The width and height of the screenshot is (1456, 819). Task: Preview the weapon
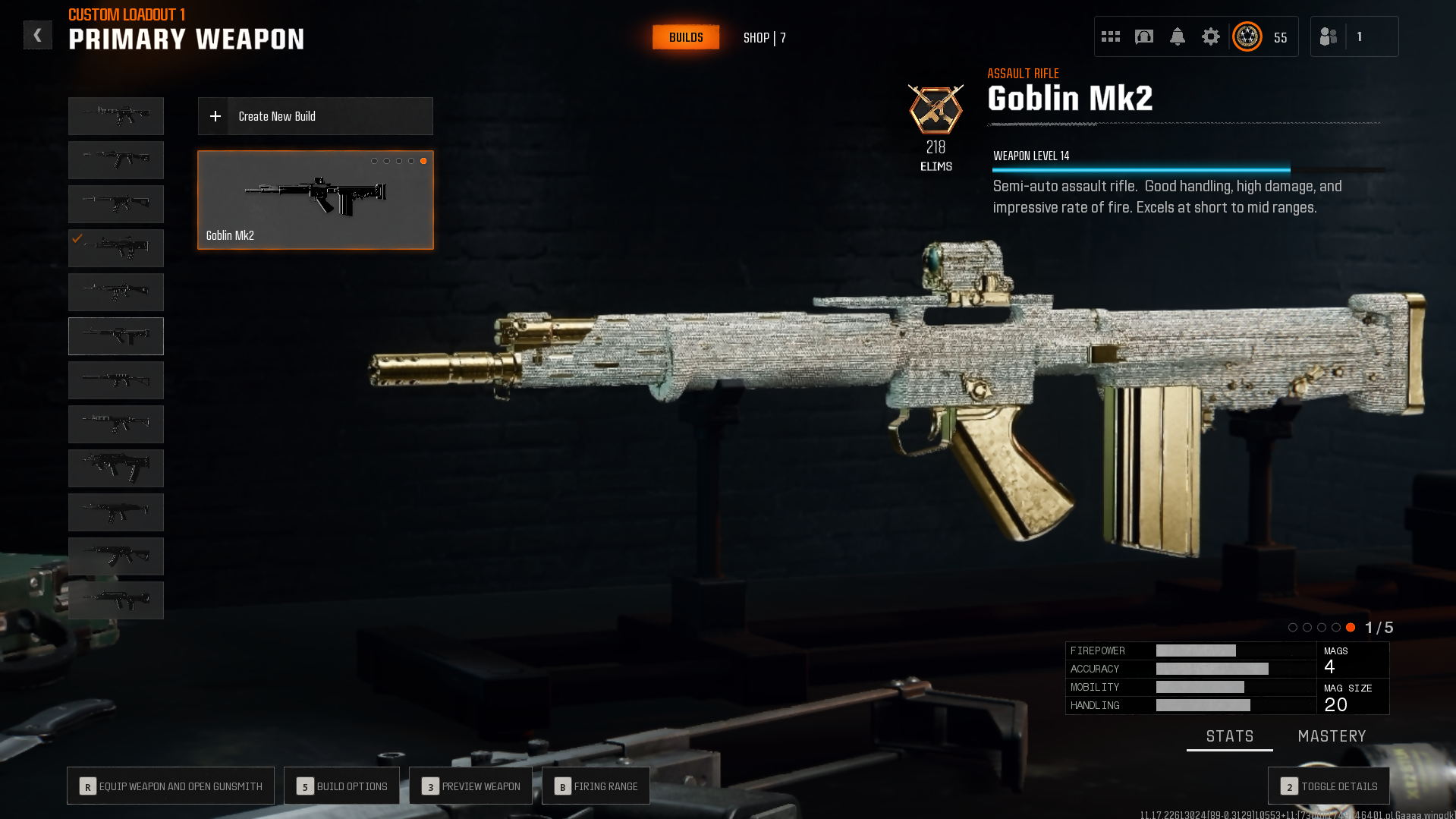(470, 786)
